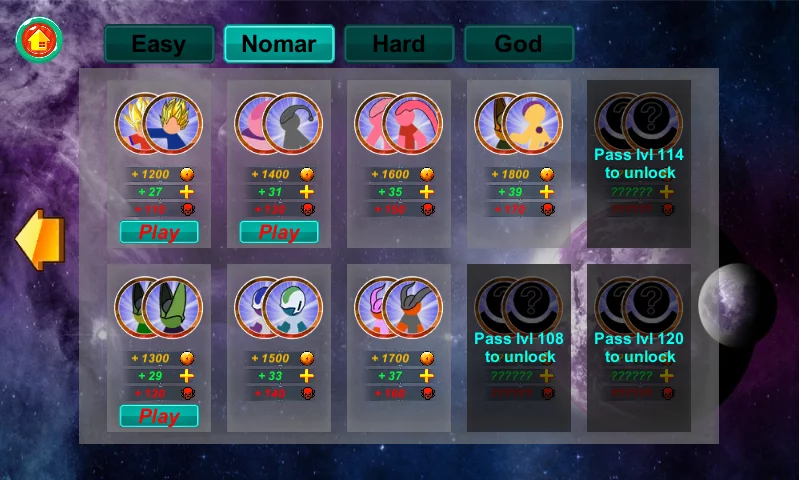Play the +1400 reward level
The width and height of the screenshot is (799, 480).
click(x=279, y=232)
